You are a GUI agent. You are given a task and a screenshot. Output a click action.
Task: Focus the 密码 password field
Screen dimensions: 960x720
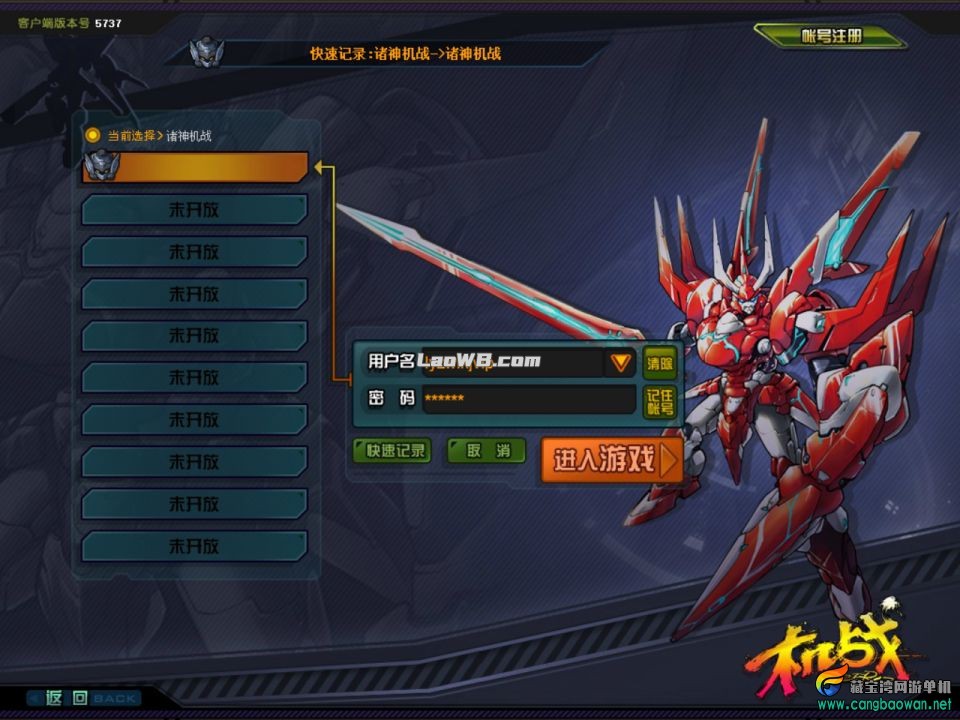pos(528,399)
